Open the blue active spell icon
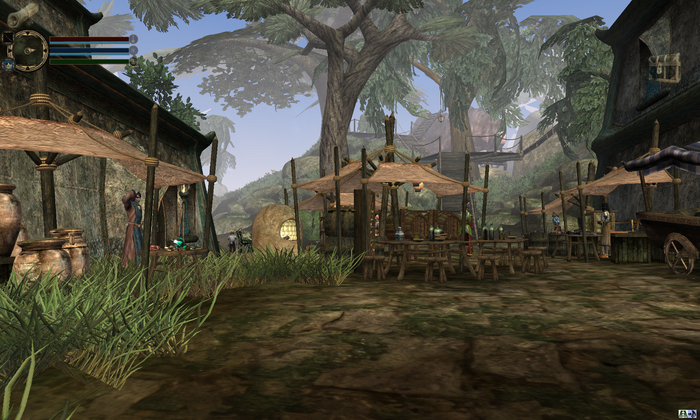The width and height of the screenshot is (700, 420). tap(8, 65)
